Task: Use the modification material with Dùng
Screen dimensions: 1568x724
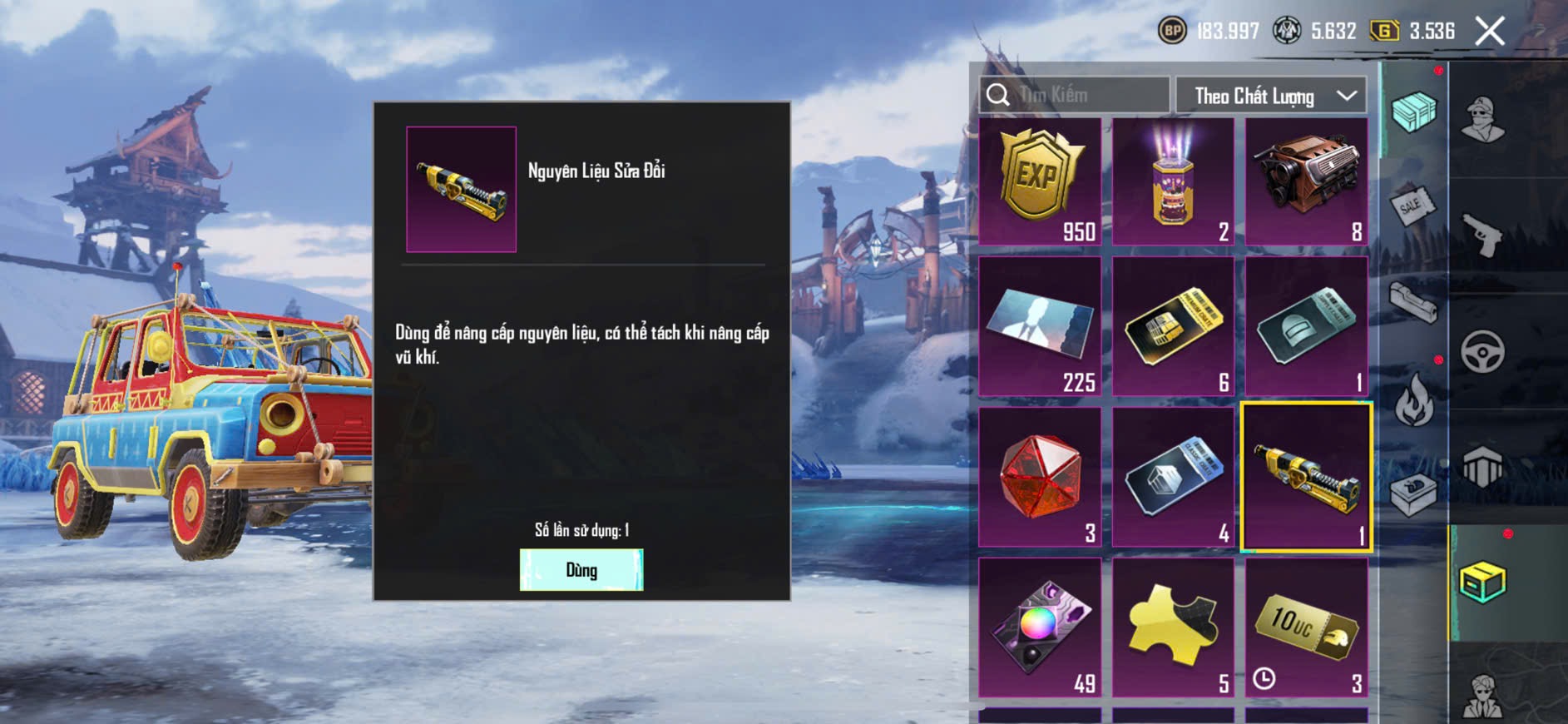Action: [x=581, y=570]
